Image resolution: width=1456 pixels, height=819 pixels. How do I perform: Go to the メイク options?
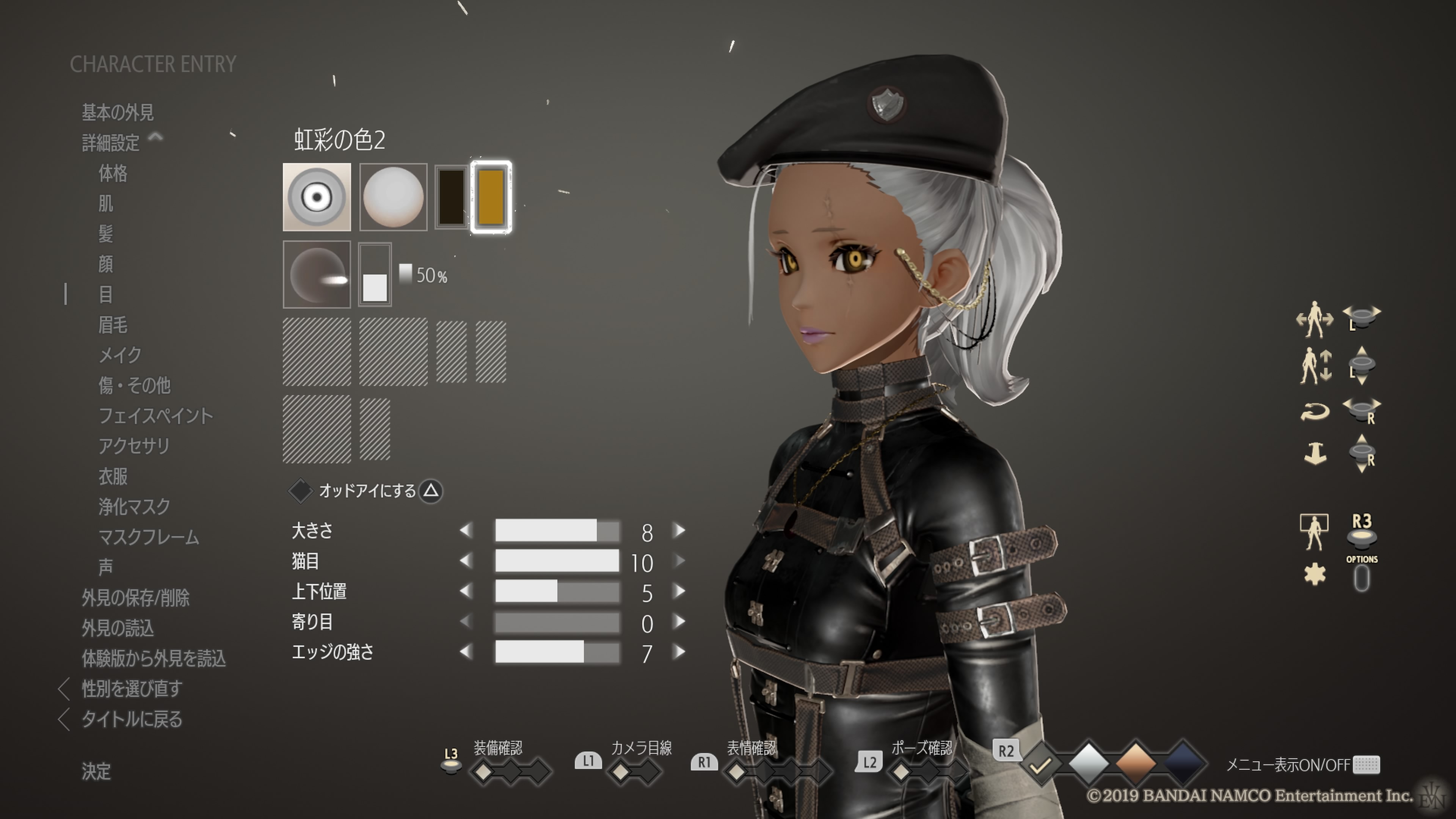[x=120, y=355]
